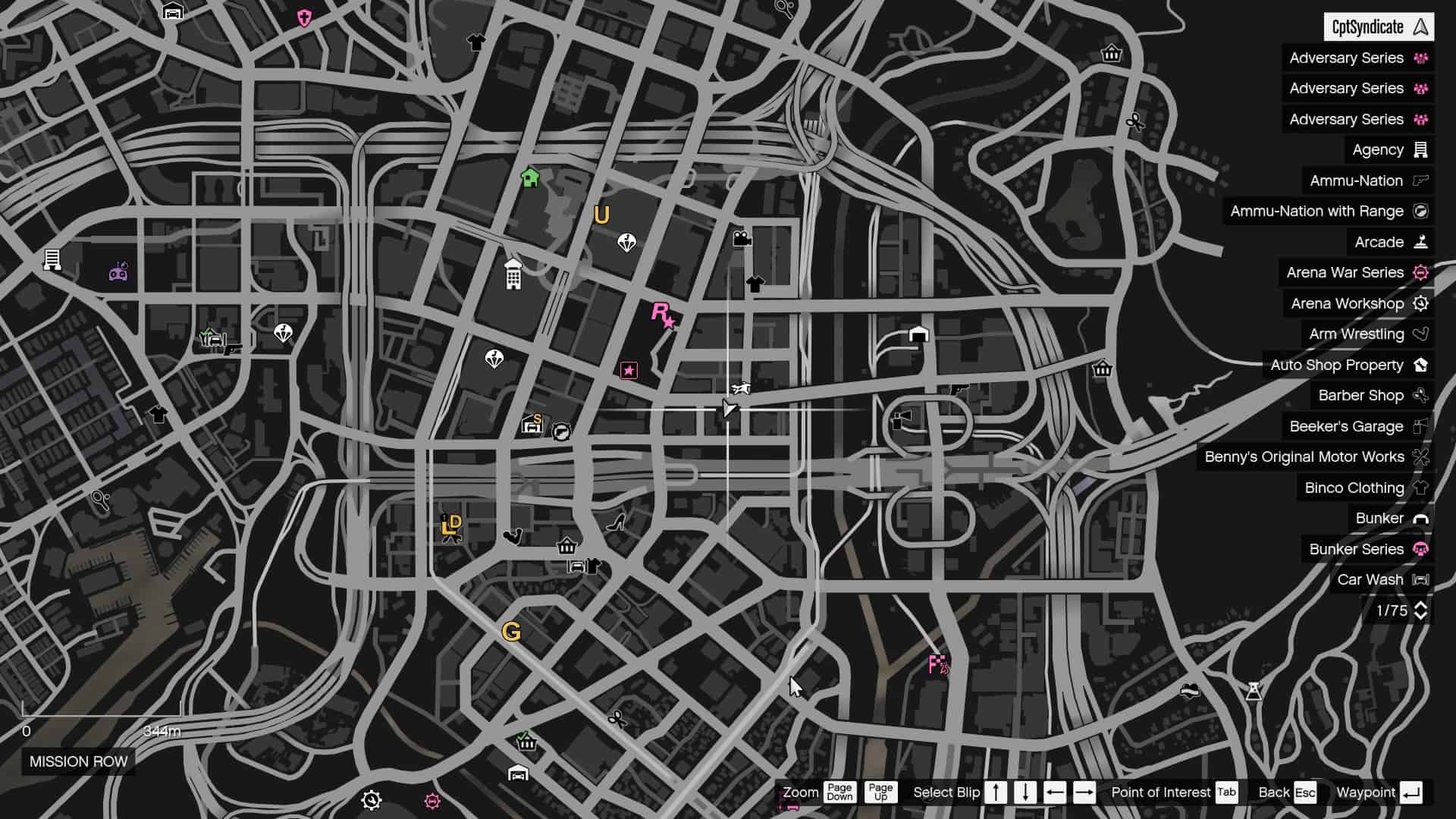
Task: Adjust map zoom using the Zoom control
Action: pos(800,792)
